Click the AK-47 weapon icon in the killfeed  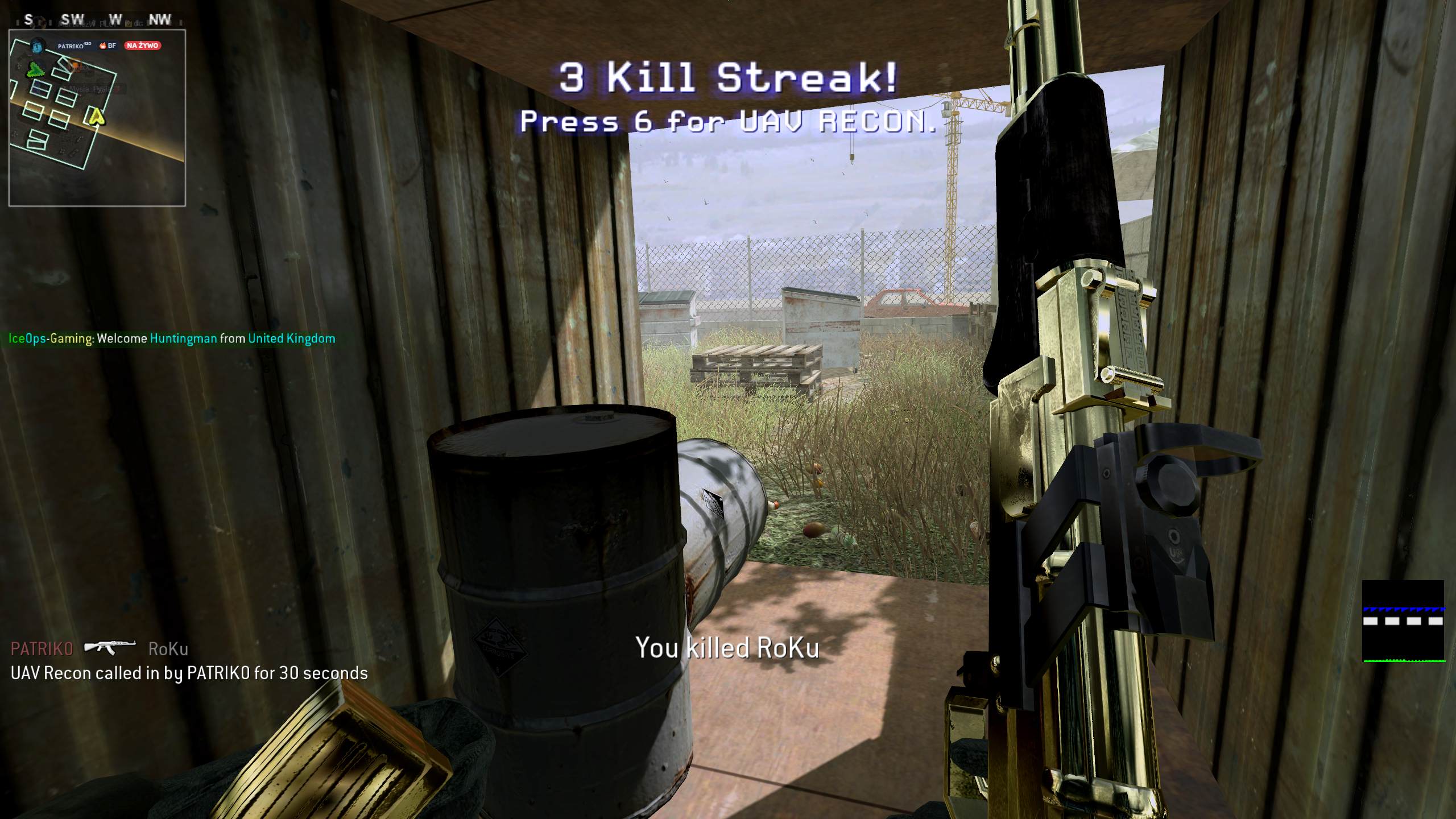click(110, 647)
